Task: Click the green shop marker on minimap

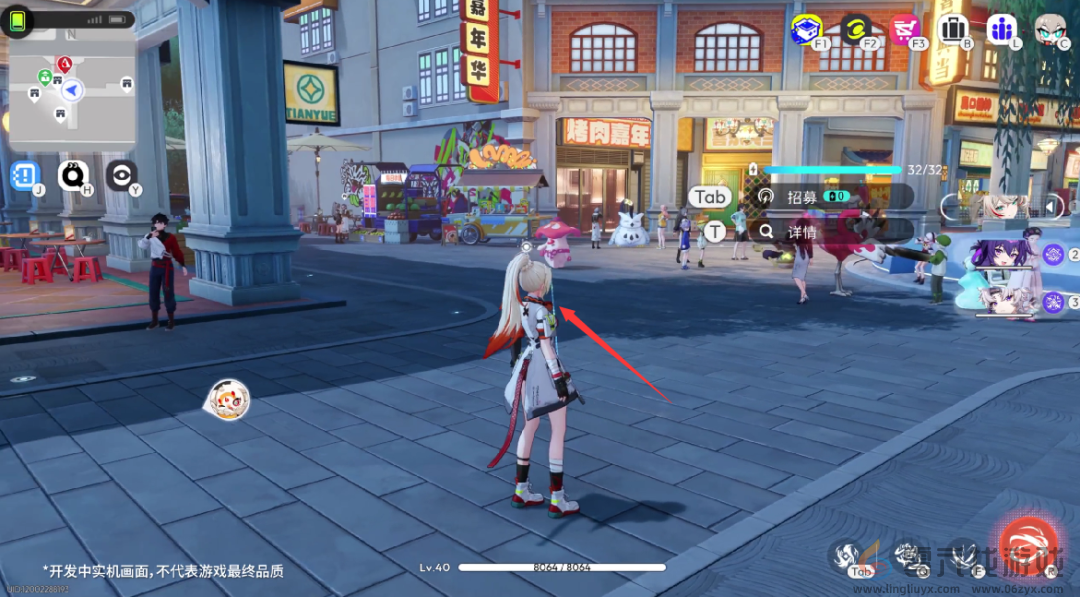Action: [45, 77]
